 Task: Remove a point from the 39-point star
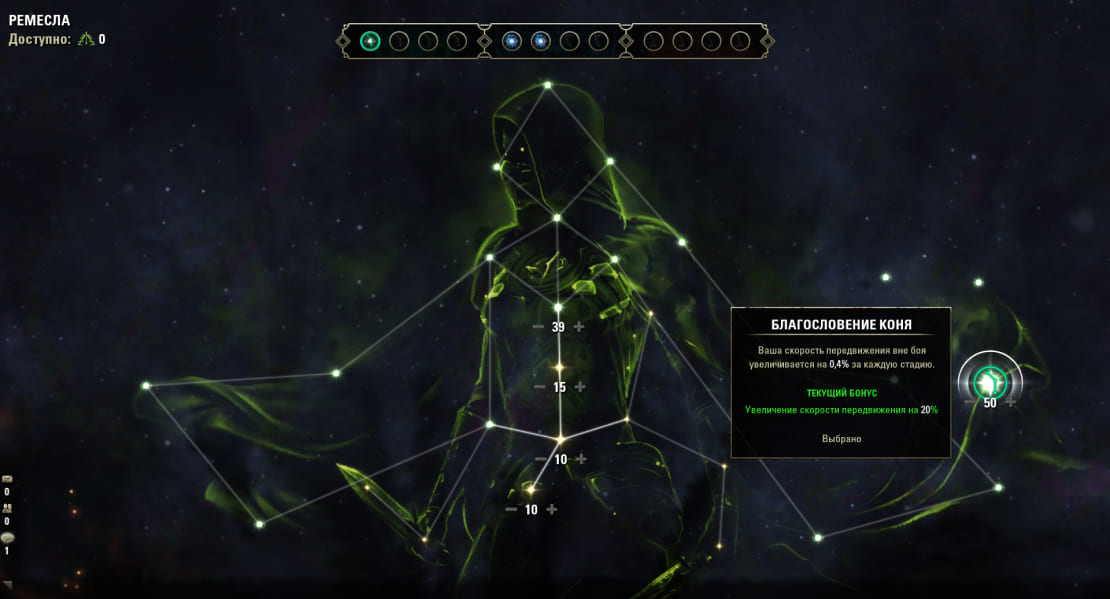pos(539,327)
